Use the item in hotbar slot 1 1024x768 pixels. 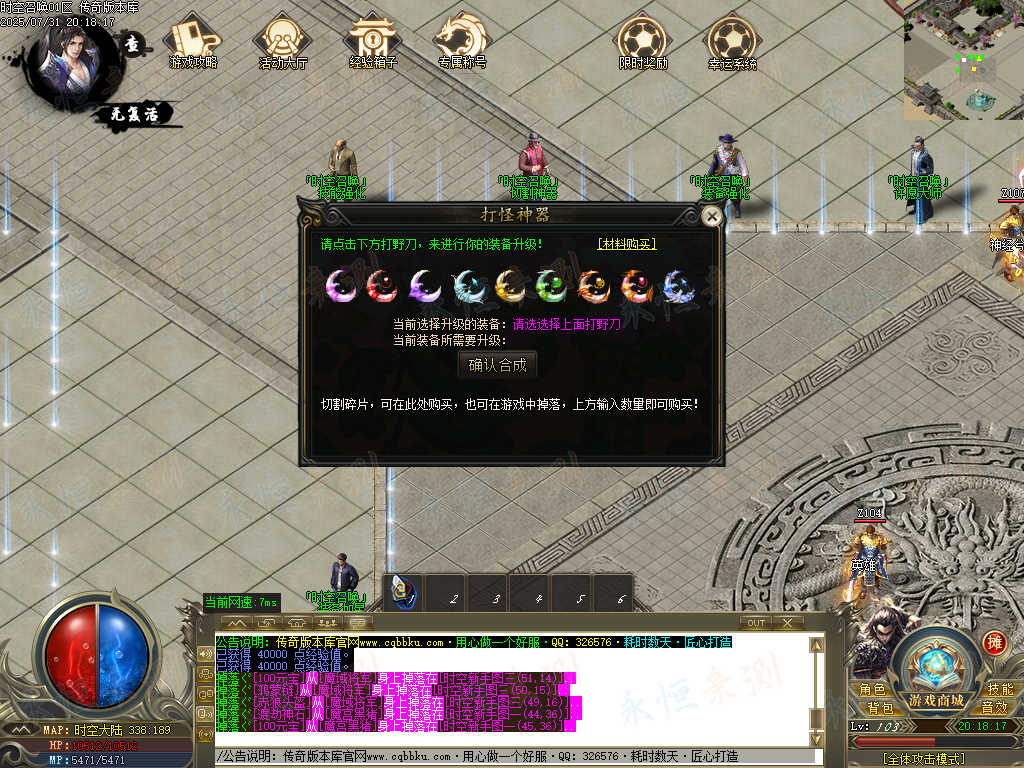click(x=406, y=594)
